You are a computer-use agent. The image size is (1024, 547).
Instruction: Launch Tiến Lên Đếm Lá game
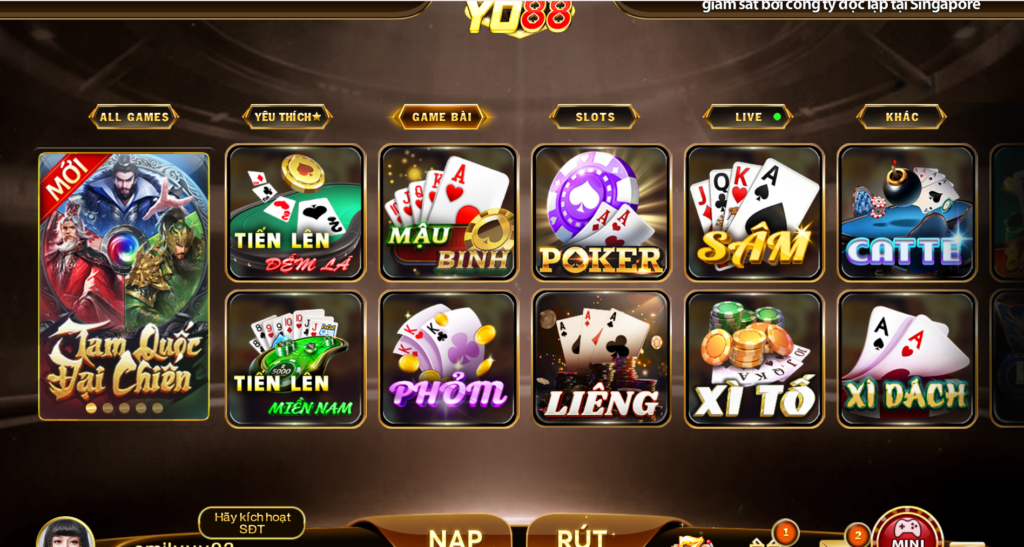pos(296,213)
